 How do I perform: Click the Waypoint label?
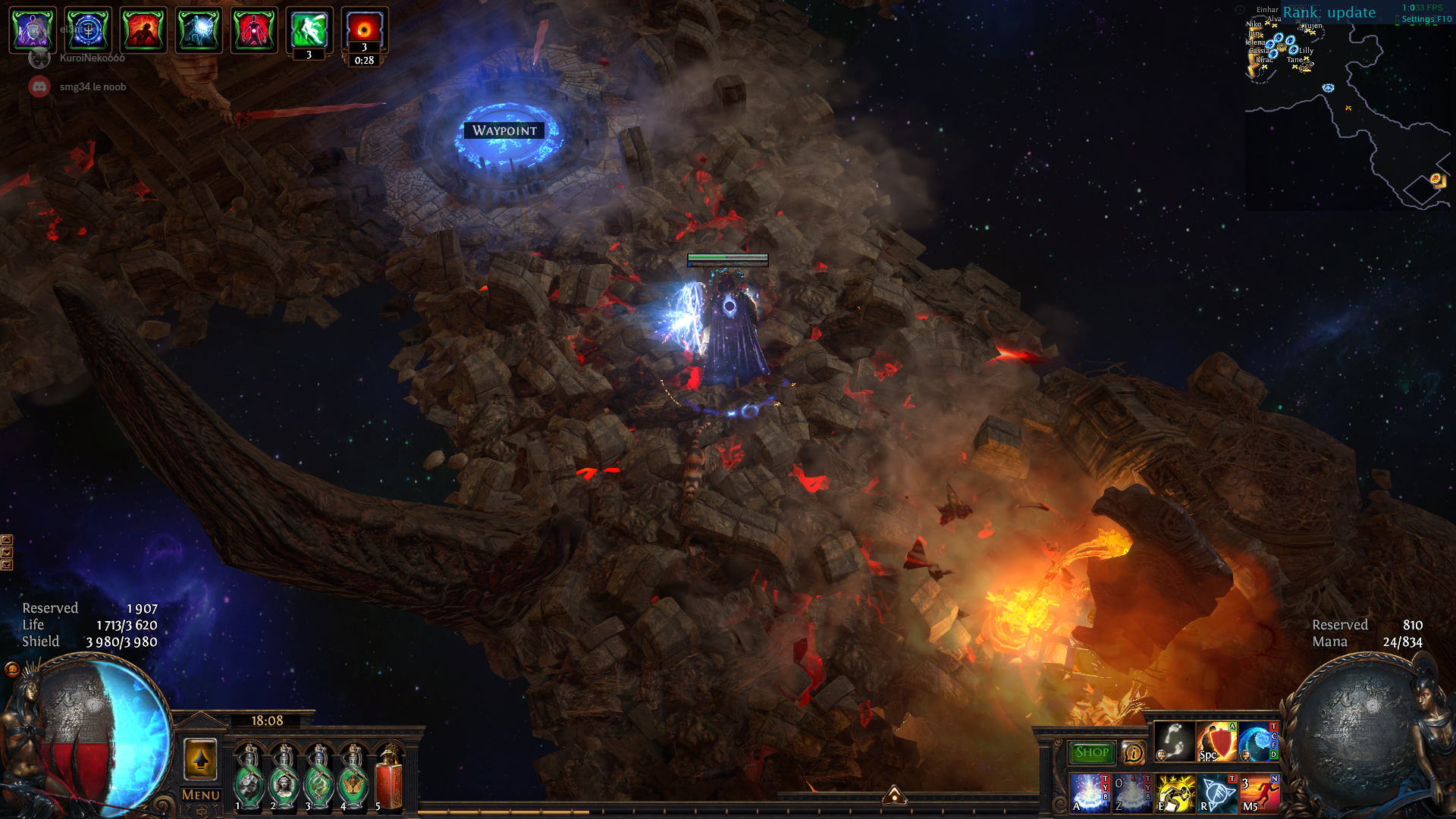point(504,130)
